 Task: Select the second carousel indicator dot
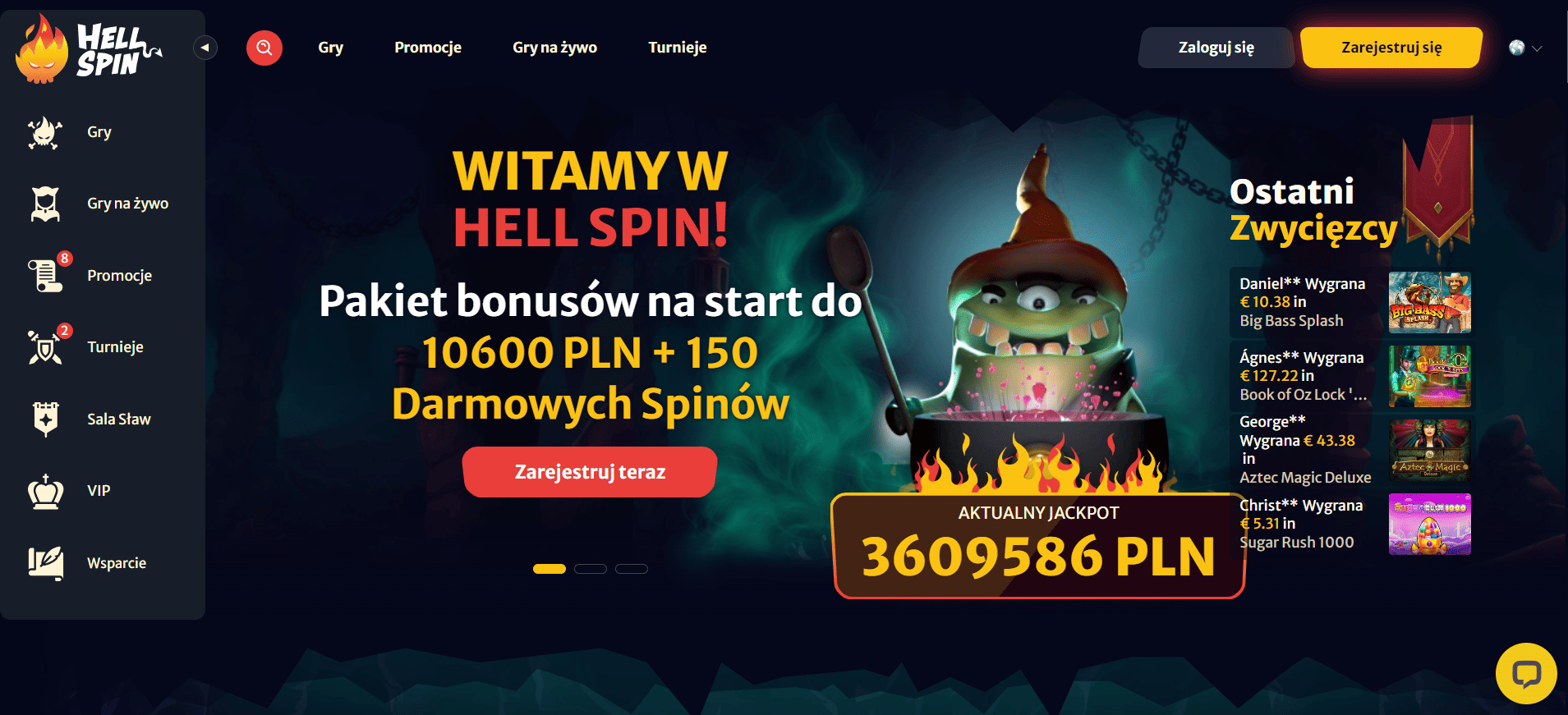coord(591,568)
